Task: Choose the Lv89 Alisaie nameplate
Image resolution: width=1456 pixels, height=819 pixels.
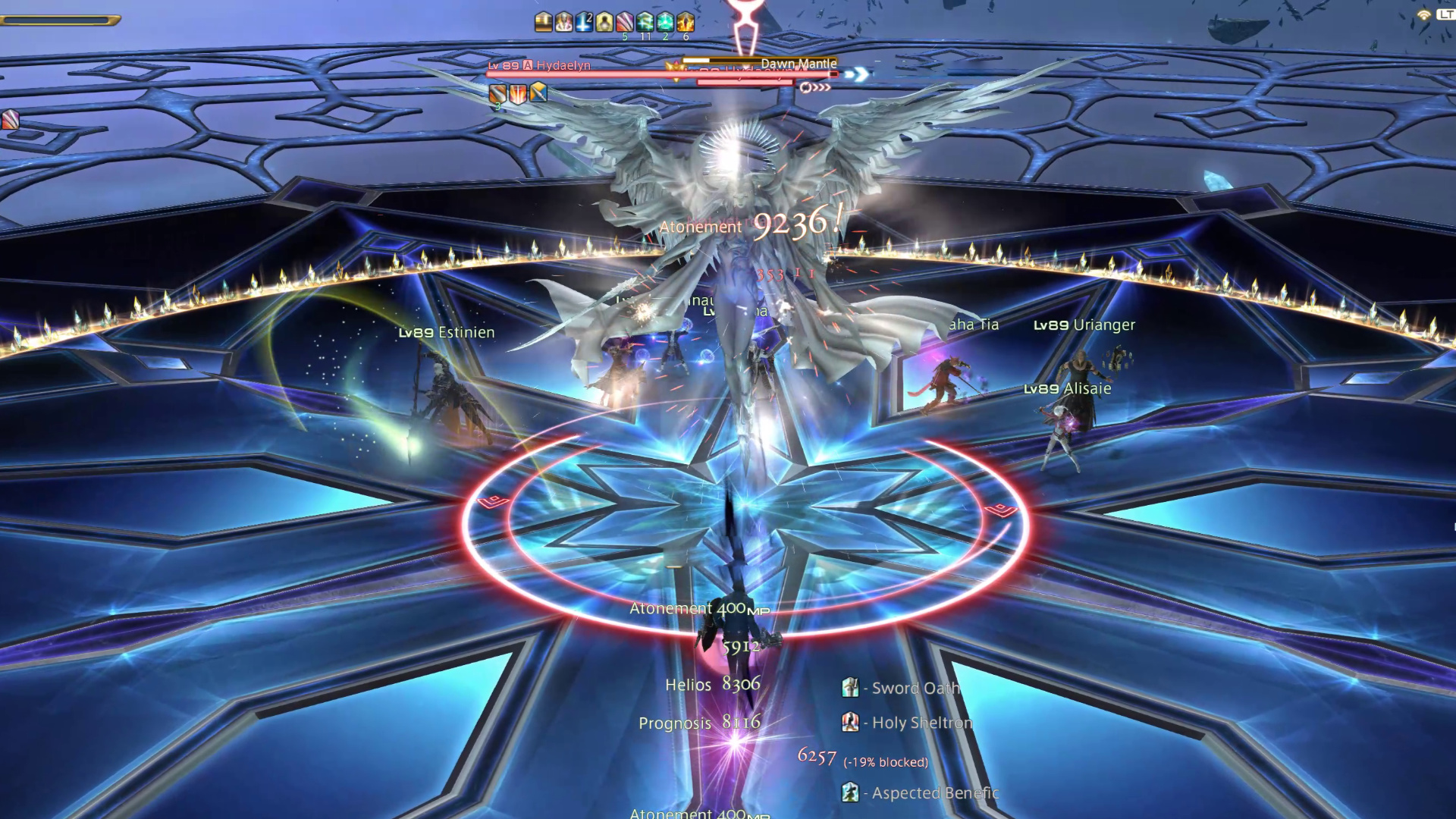Action: click(x=1067, y=389)
